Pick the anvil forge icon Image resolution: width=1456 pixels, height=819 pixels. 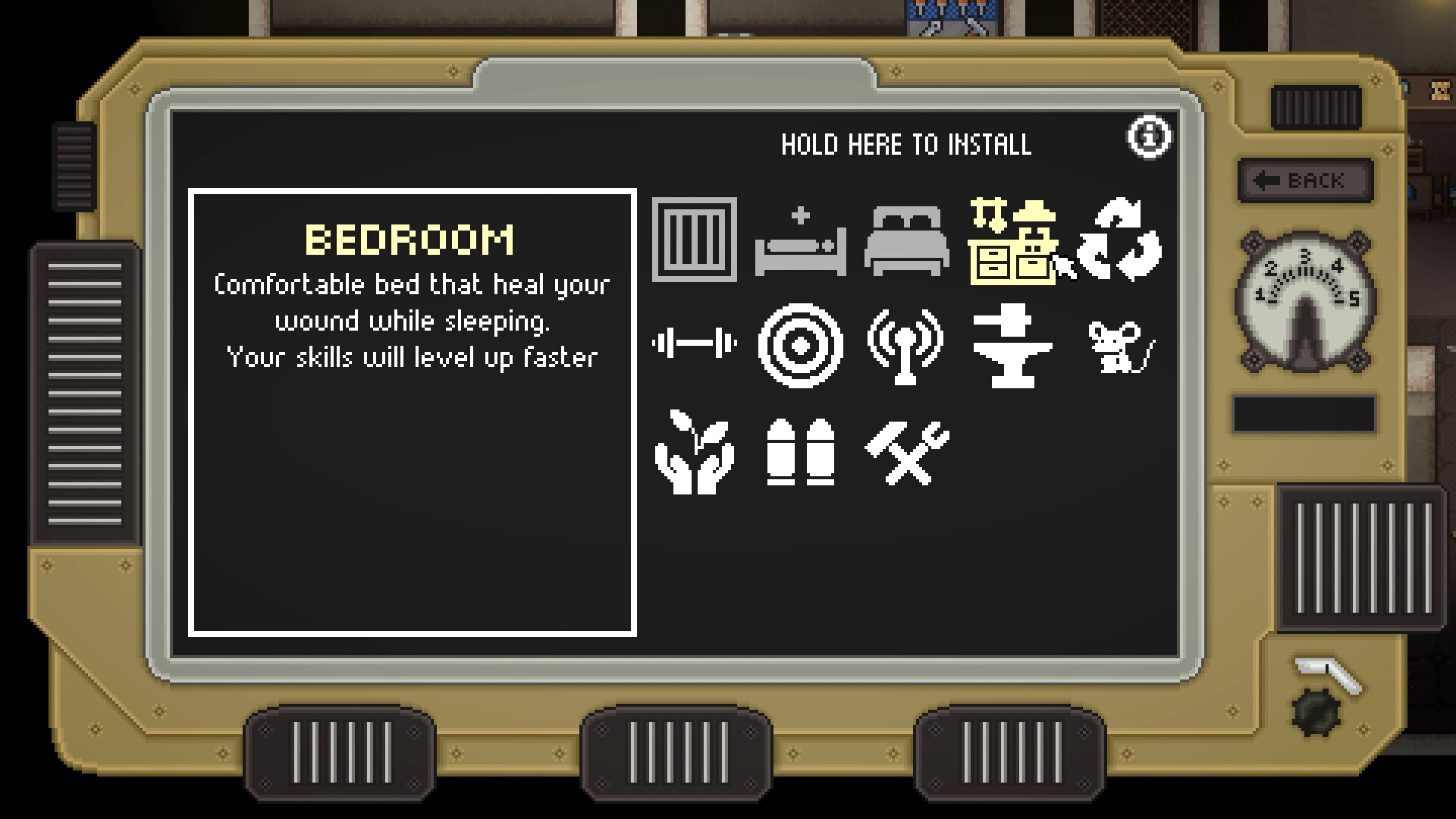1012,345
